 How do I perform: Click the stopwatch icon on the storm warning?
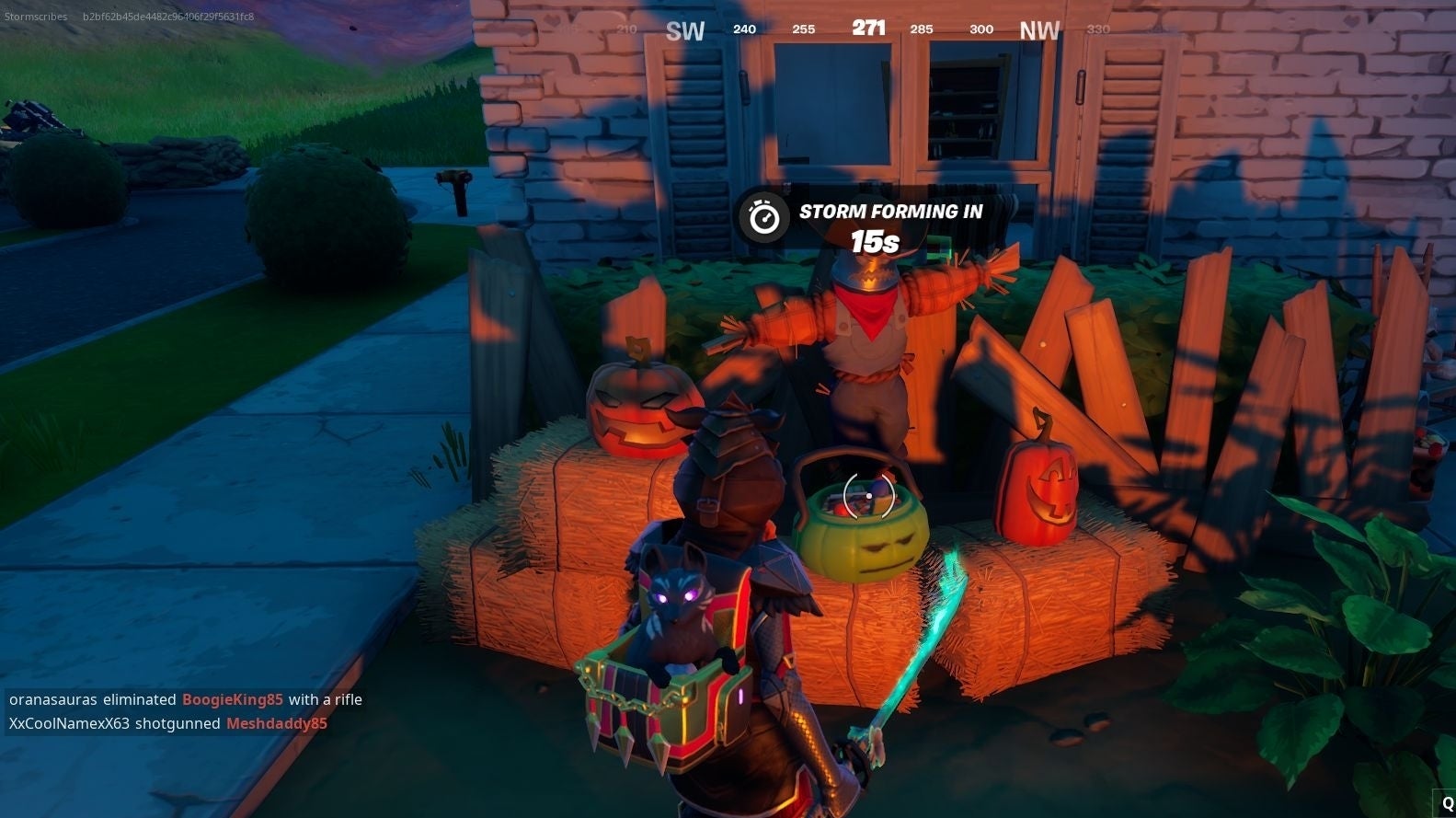click(x=762, y=214)
